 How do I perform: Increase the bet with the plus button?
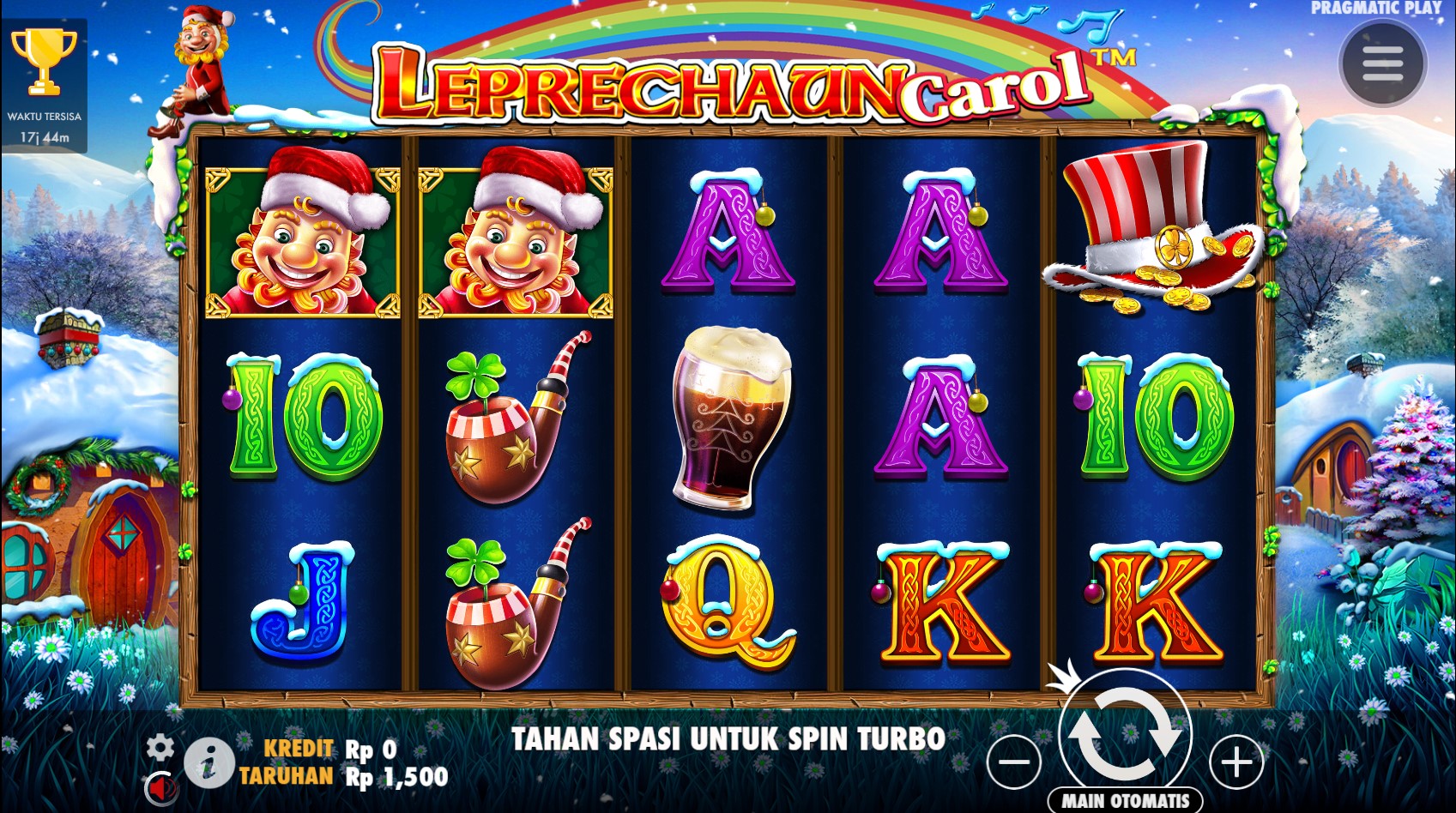tap(1236, 762)
